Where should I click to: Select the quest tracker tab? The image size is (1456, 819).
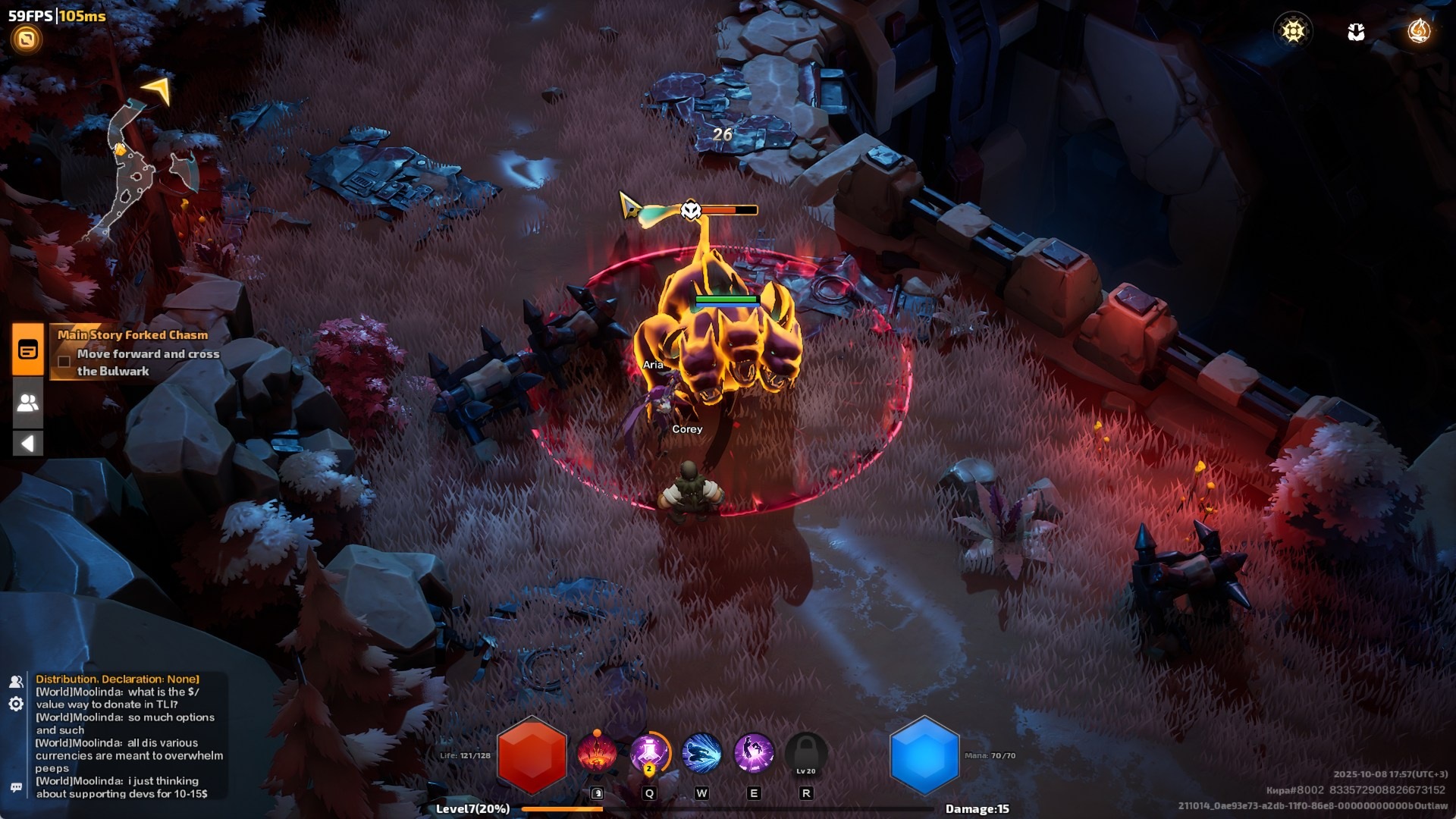click(x=28, y=350)
